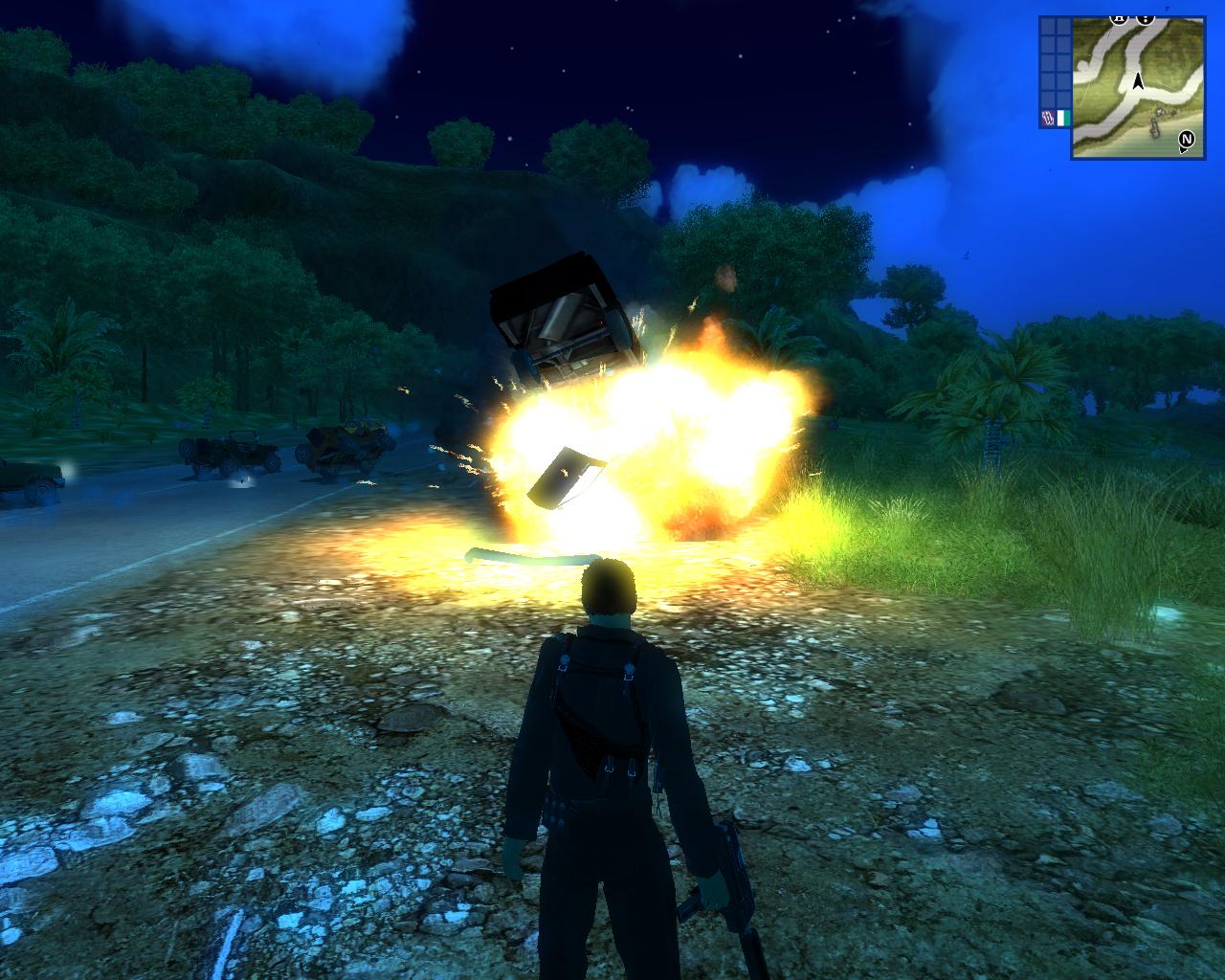The image size is (1225, 980).
Task: Click the white and green flag icon
Action: (x=1061, y=118)
